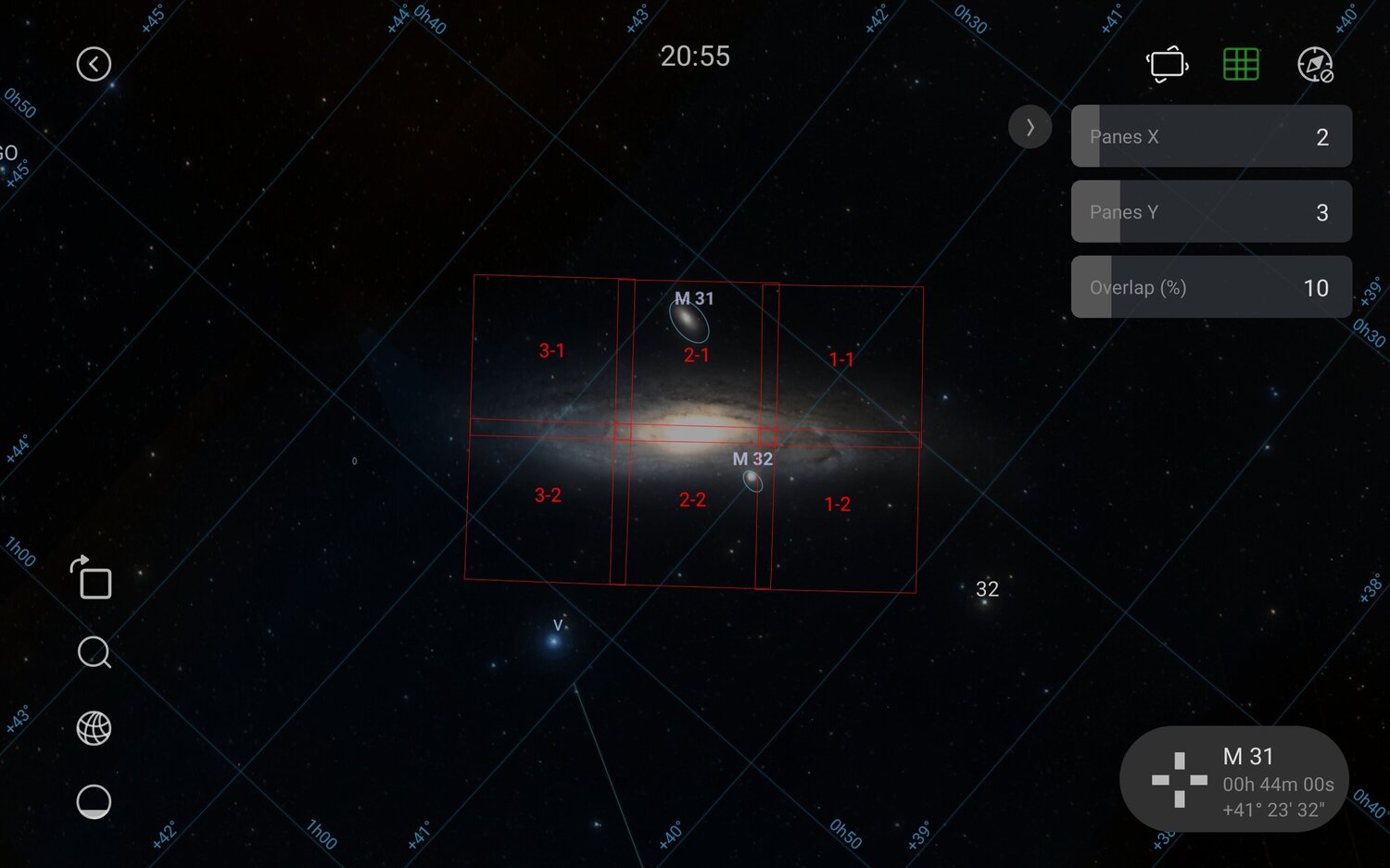Tap the back arrow at top left
This screenshot has height=868, width=1390.
94,64
